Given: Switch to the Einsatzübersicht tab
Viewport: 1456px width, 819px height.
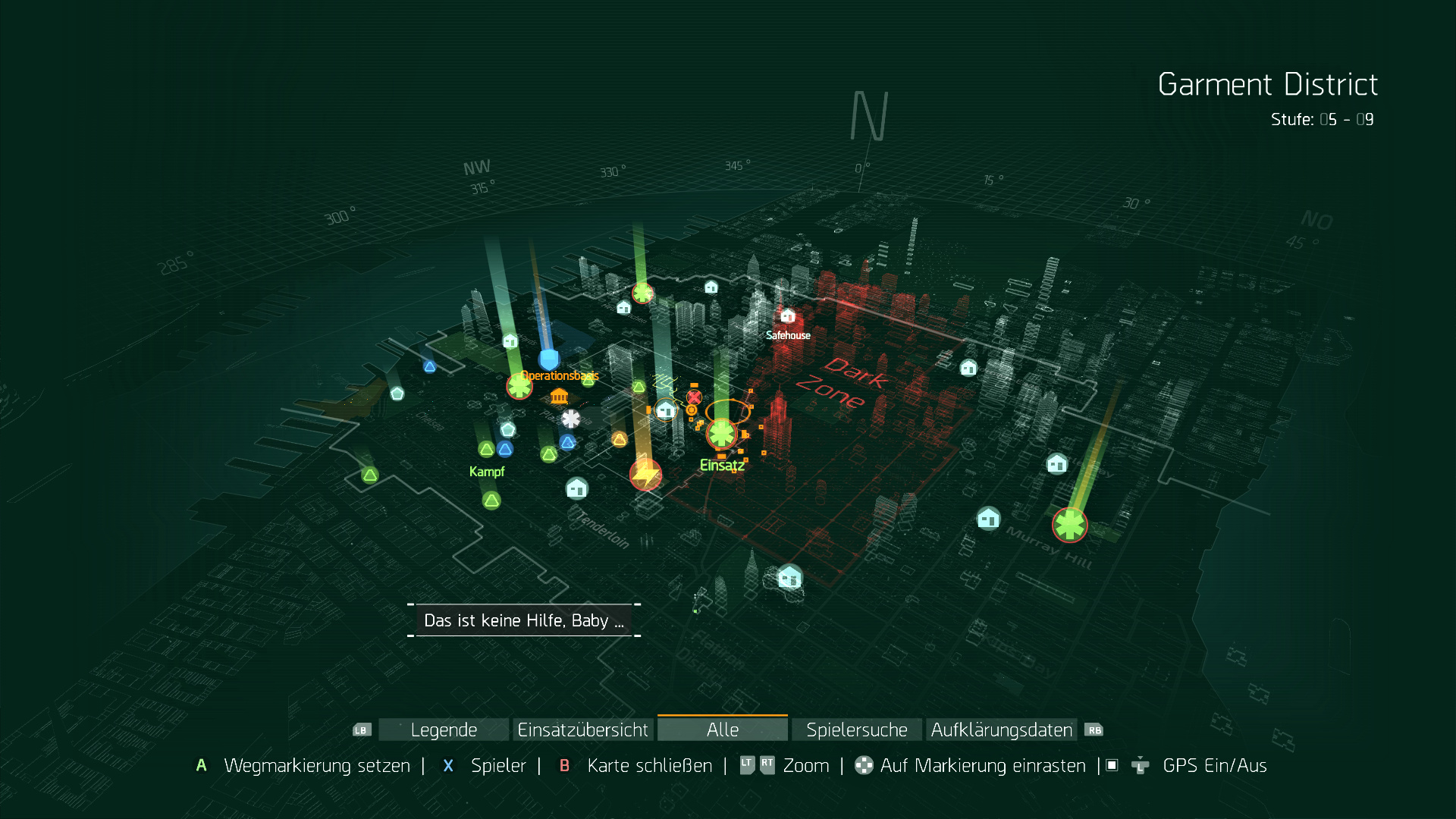Looking at the screenshot, I should click(x=582, y=730).
